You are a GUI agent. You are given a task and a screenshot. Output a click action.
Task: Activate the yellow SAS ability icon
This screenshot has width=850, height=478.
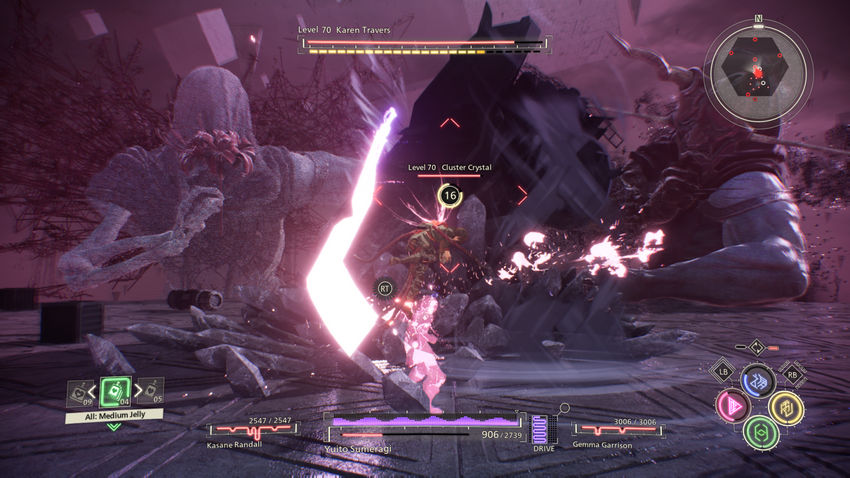pos(786,406)
